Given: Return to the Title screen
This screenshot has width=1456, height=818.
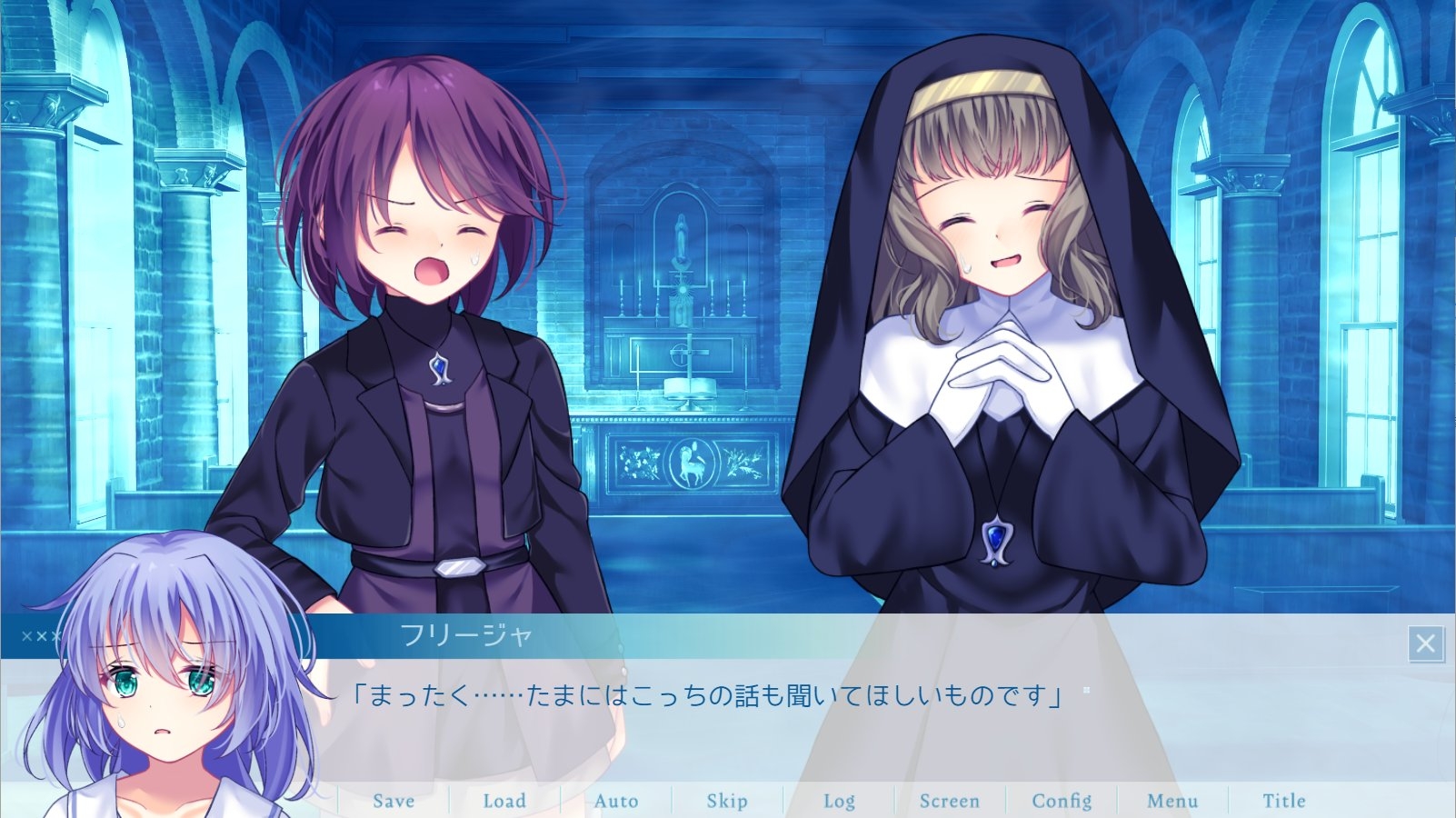Looking at the screenshot, I should (x=1283, y=801).
